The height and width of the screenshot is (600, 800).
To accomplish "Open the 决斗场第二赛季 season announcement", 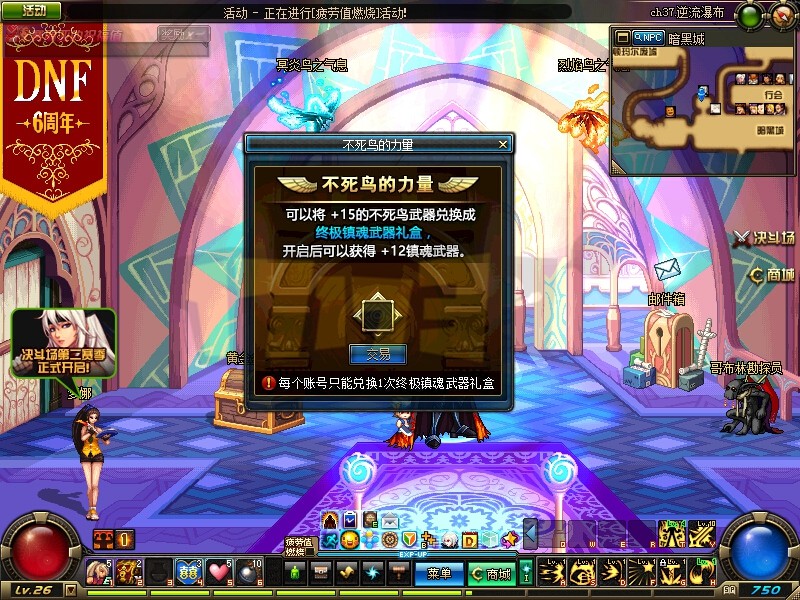I will pos(63,343).
